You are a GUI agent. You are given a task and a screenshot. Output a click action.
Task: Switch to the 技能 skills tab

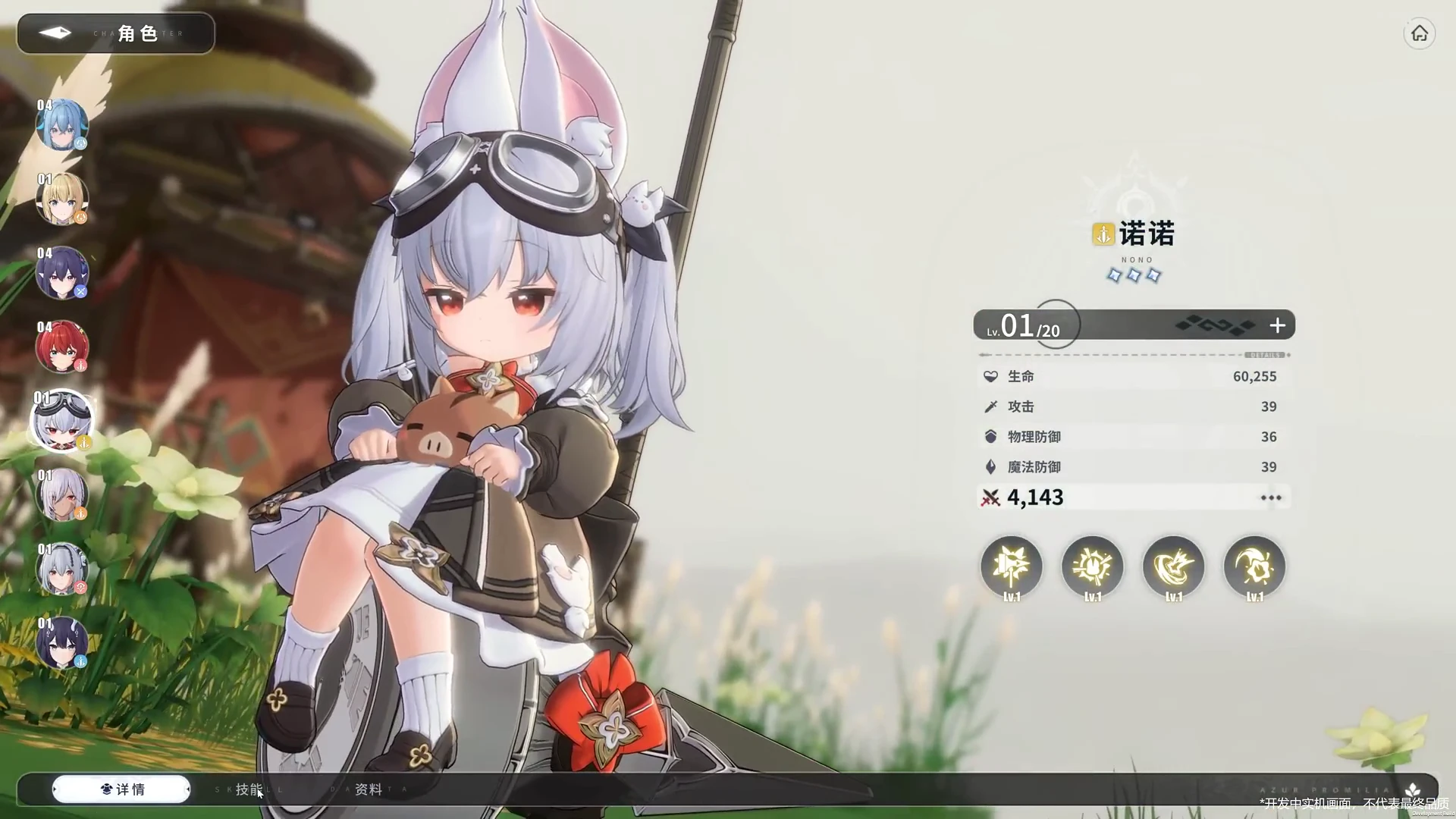point(249,789)
